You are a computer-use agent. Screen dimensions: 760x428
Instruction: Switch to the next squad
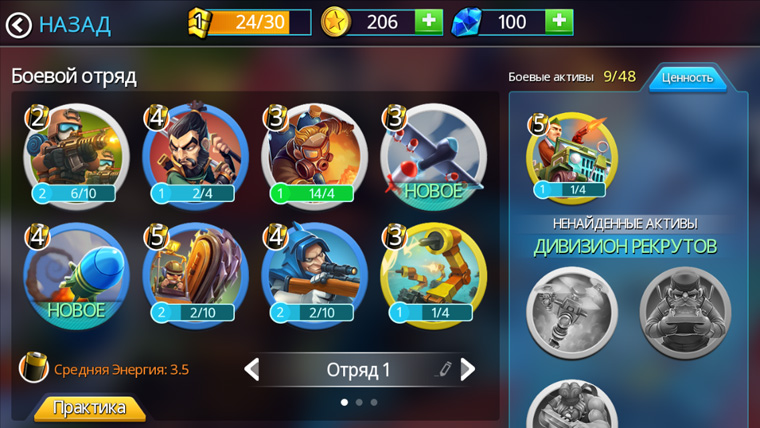click(x=467, y=370)
